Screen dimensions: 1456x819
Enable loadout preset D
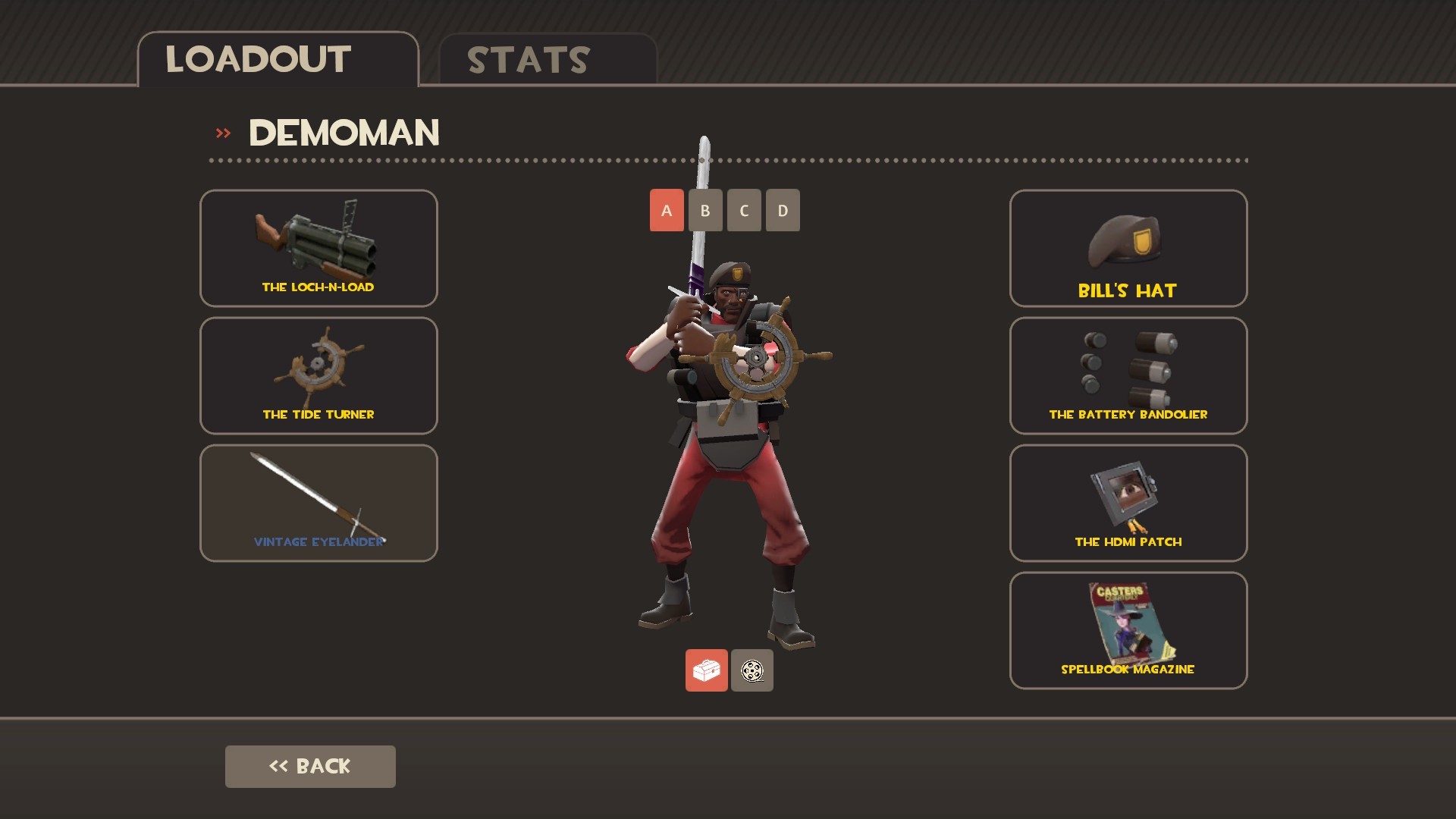coord(781,210)
